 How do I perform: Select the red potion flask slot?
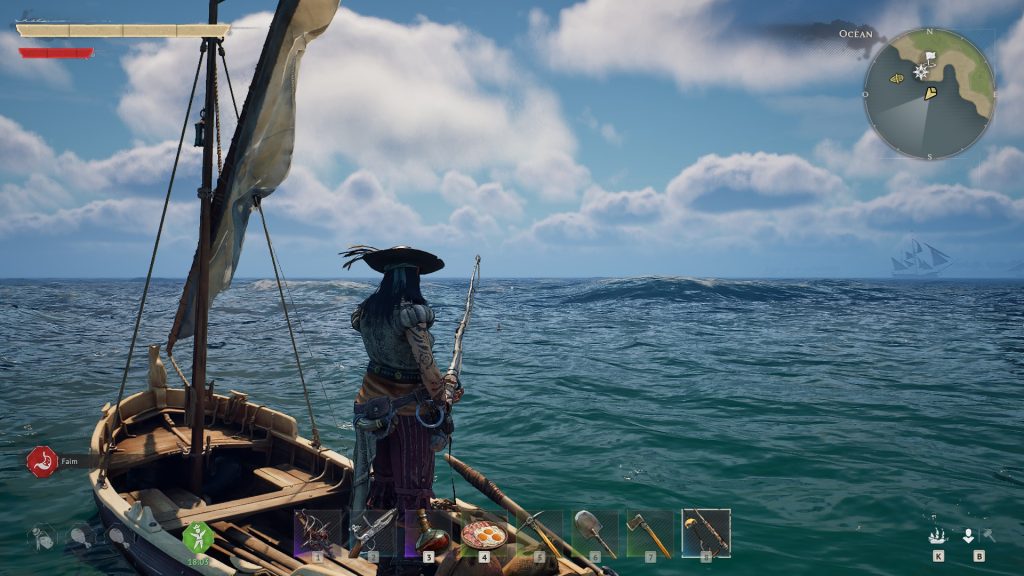click(x=428, y=532)
